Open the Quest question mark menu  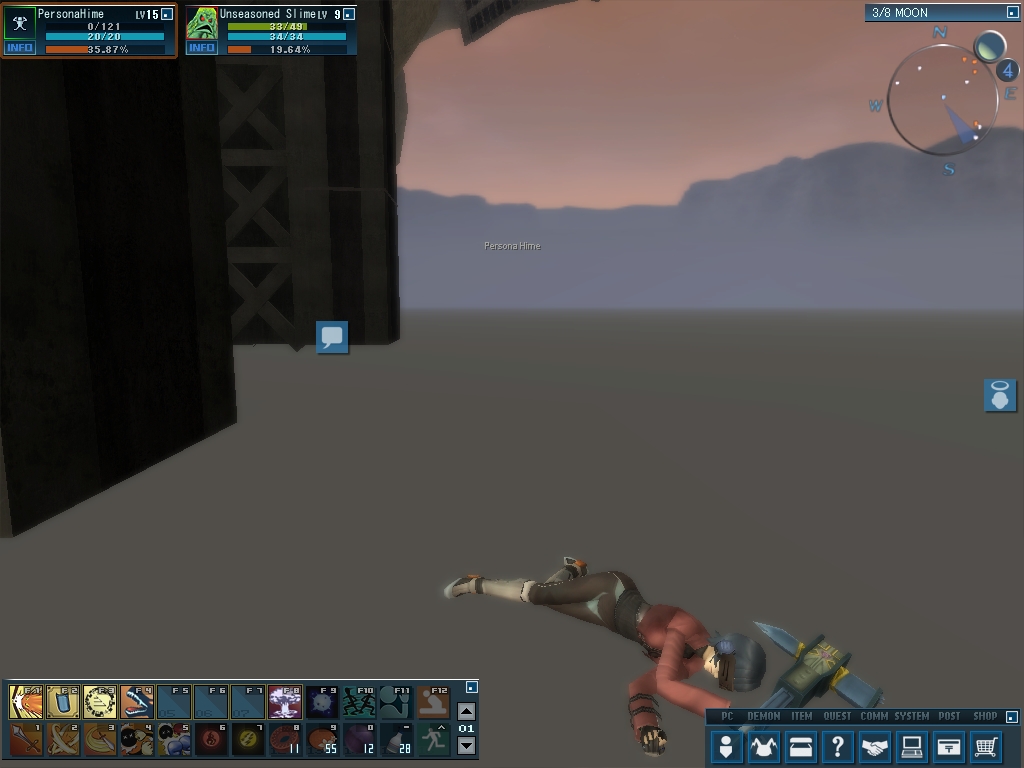[x=837, y=746]
